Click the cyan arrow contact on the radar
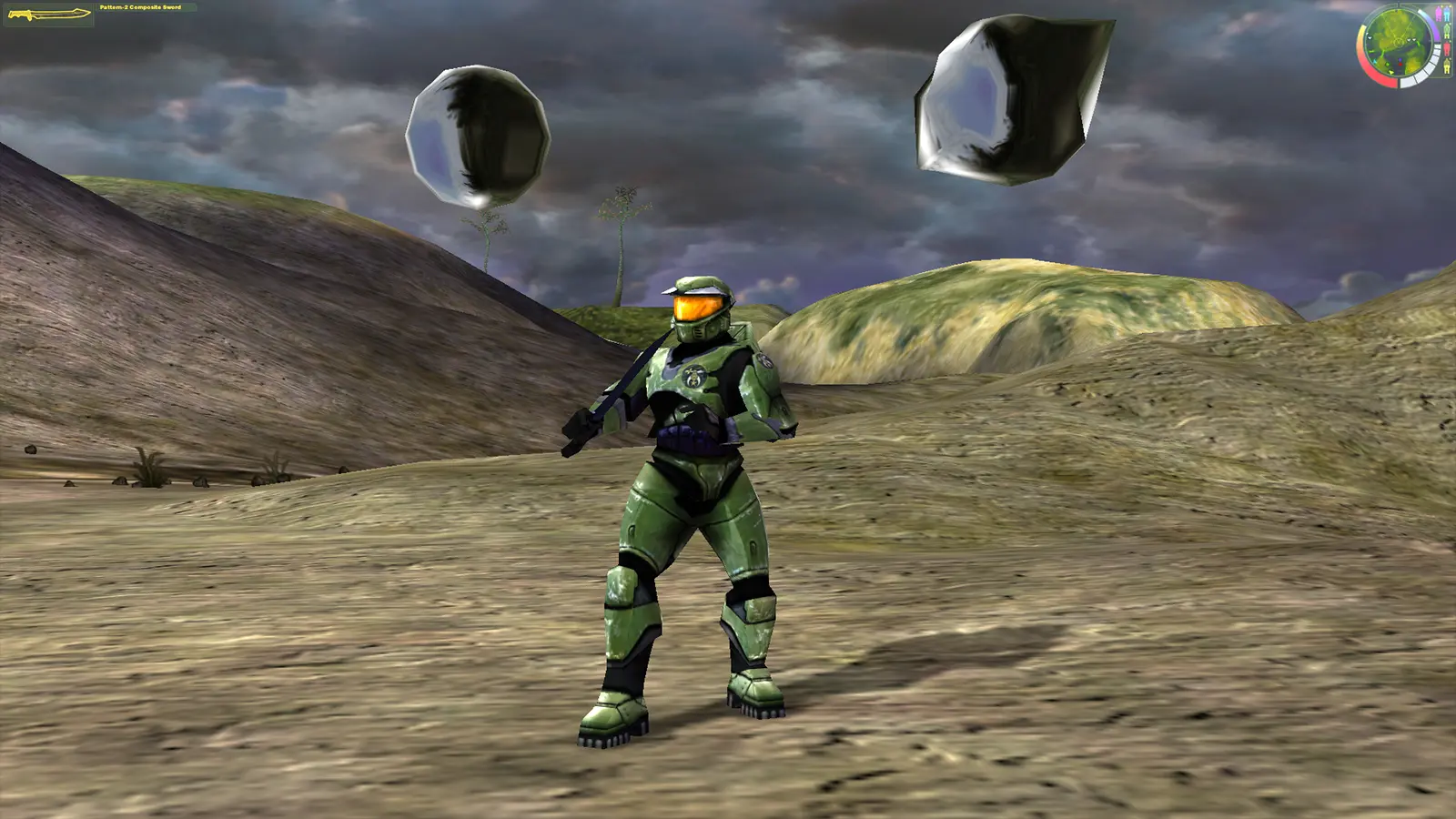The width and height of the screenshot is (1456, 819). 1375,62
